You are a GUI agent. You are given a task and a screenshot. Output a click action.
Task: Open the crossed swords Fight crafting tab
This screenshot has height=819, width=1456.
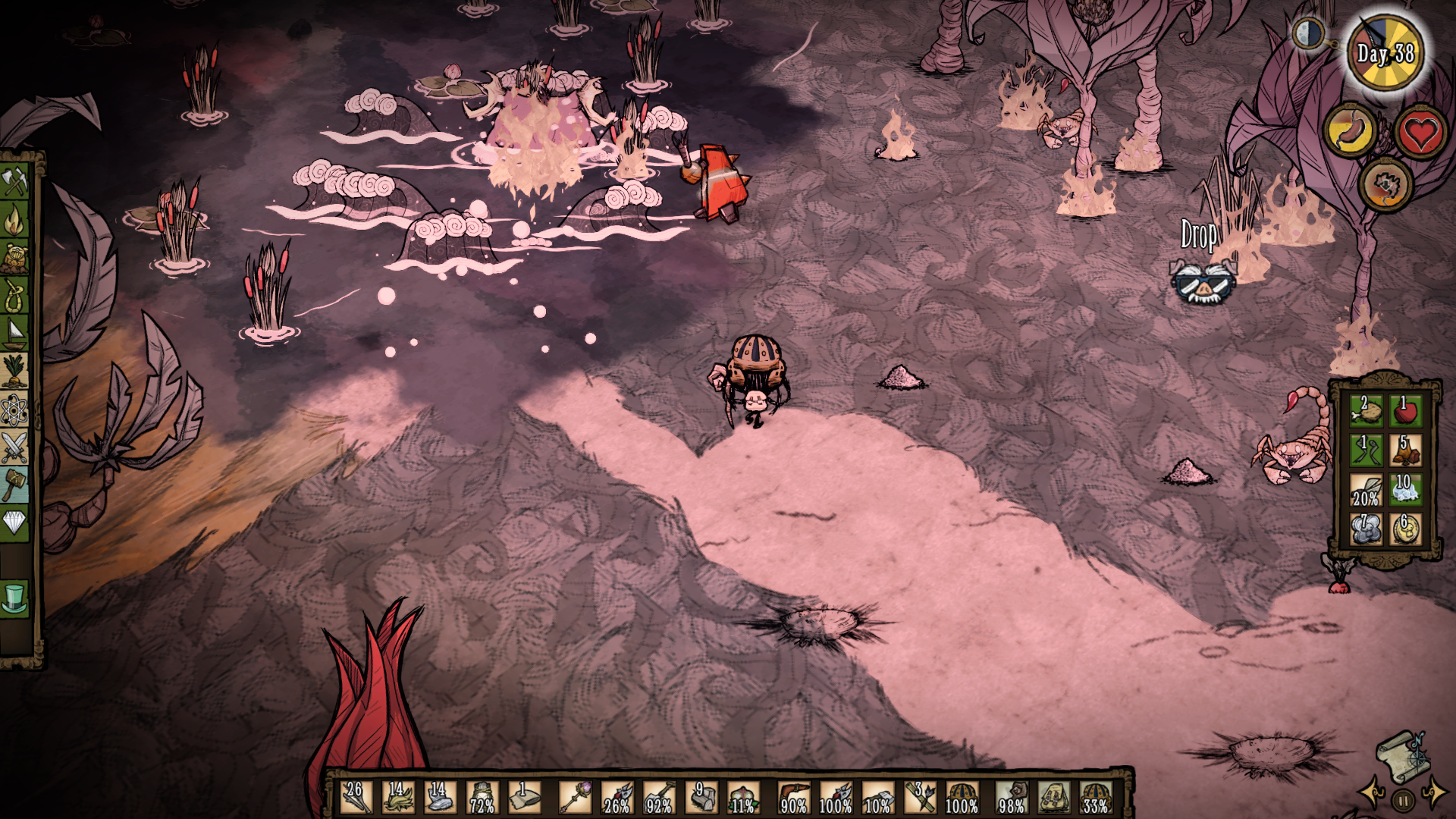[14, 448]
